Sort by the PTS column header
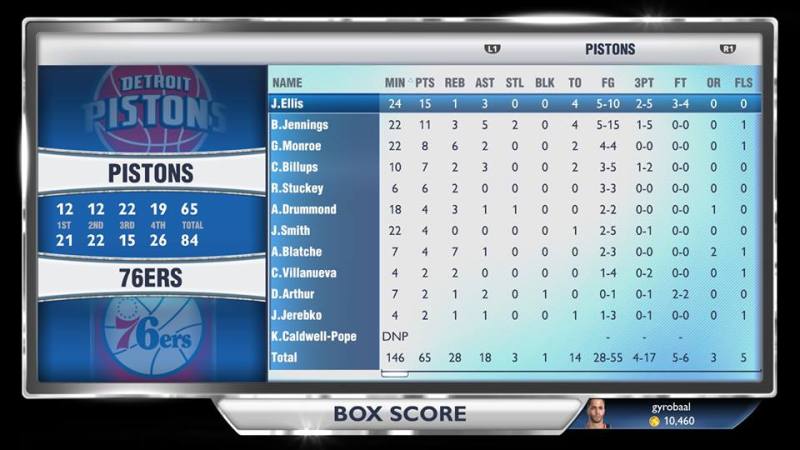The width and height of the screenshot is (800, 450). (x=425, y=82)
